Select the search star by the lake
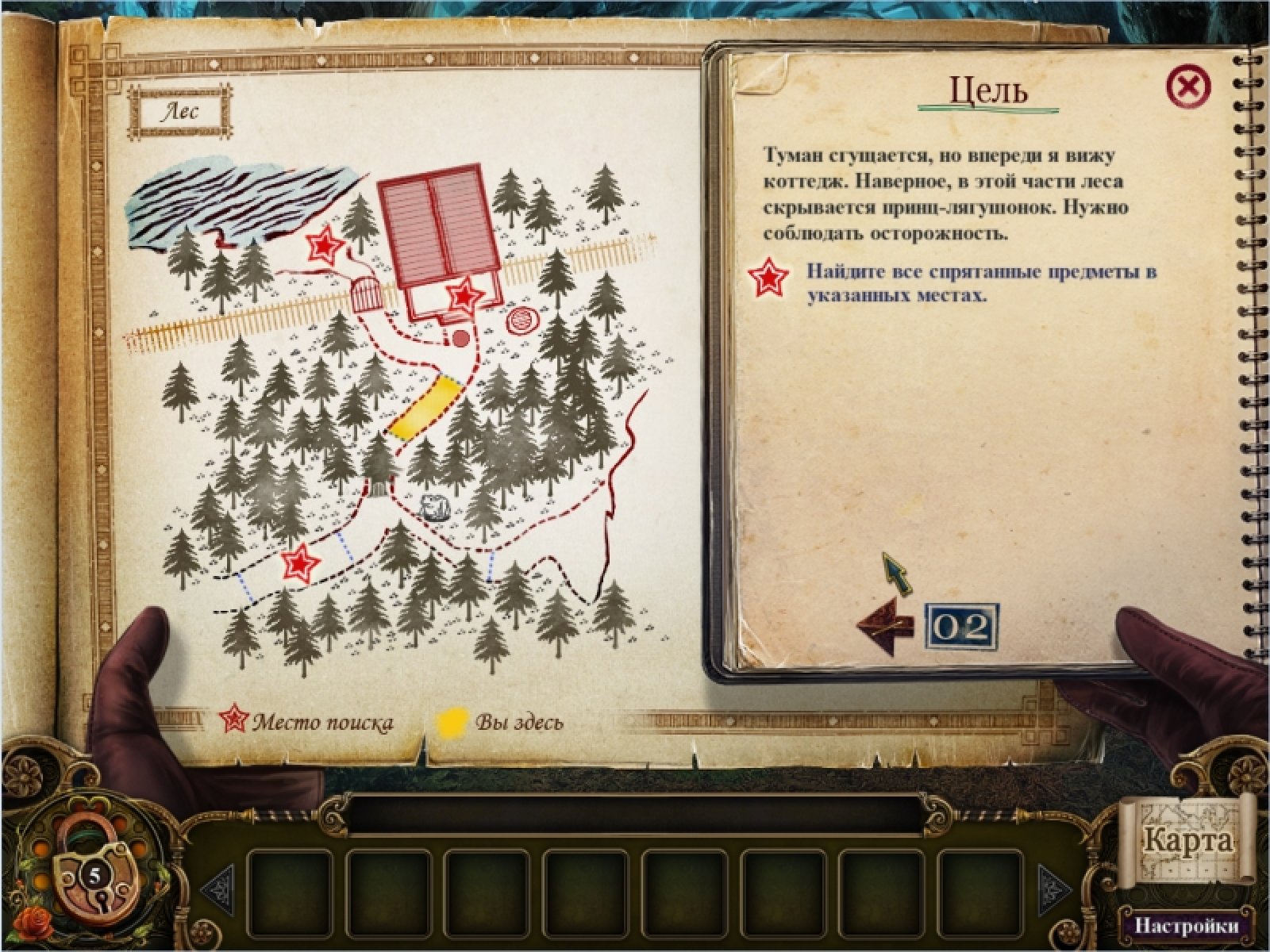The image size is (1270, 952). tap(325, 245)
